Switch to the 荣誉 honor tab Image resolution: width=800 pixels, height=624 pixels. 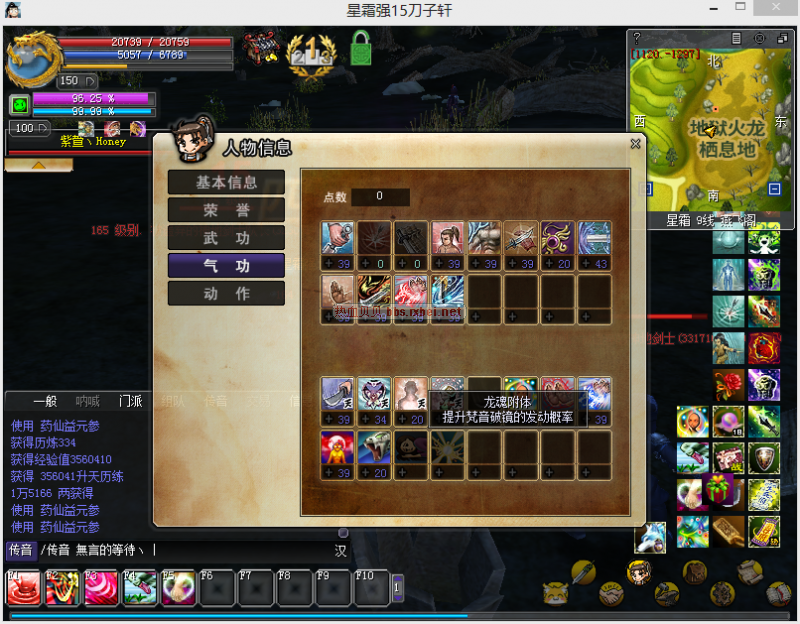226,210
